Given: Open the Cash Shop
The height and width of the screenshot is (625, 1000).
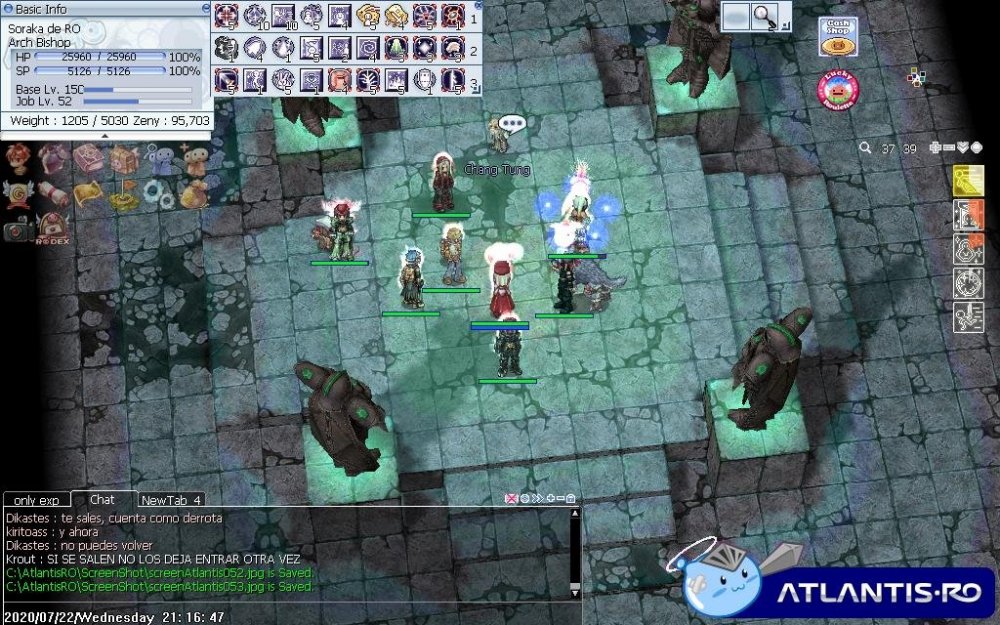Looking at the screenshot, I should point(837,37).
